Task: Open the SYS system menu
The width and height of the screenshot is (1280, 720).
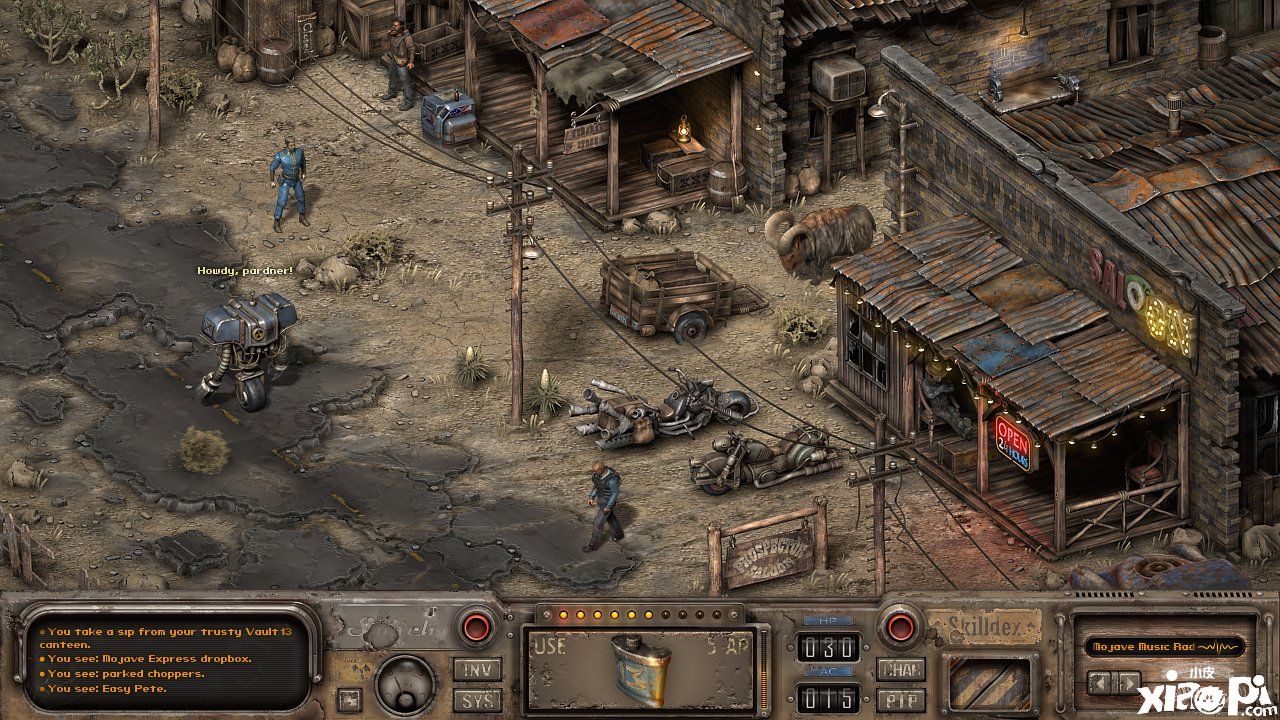Action: (x=477, y=700)
